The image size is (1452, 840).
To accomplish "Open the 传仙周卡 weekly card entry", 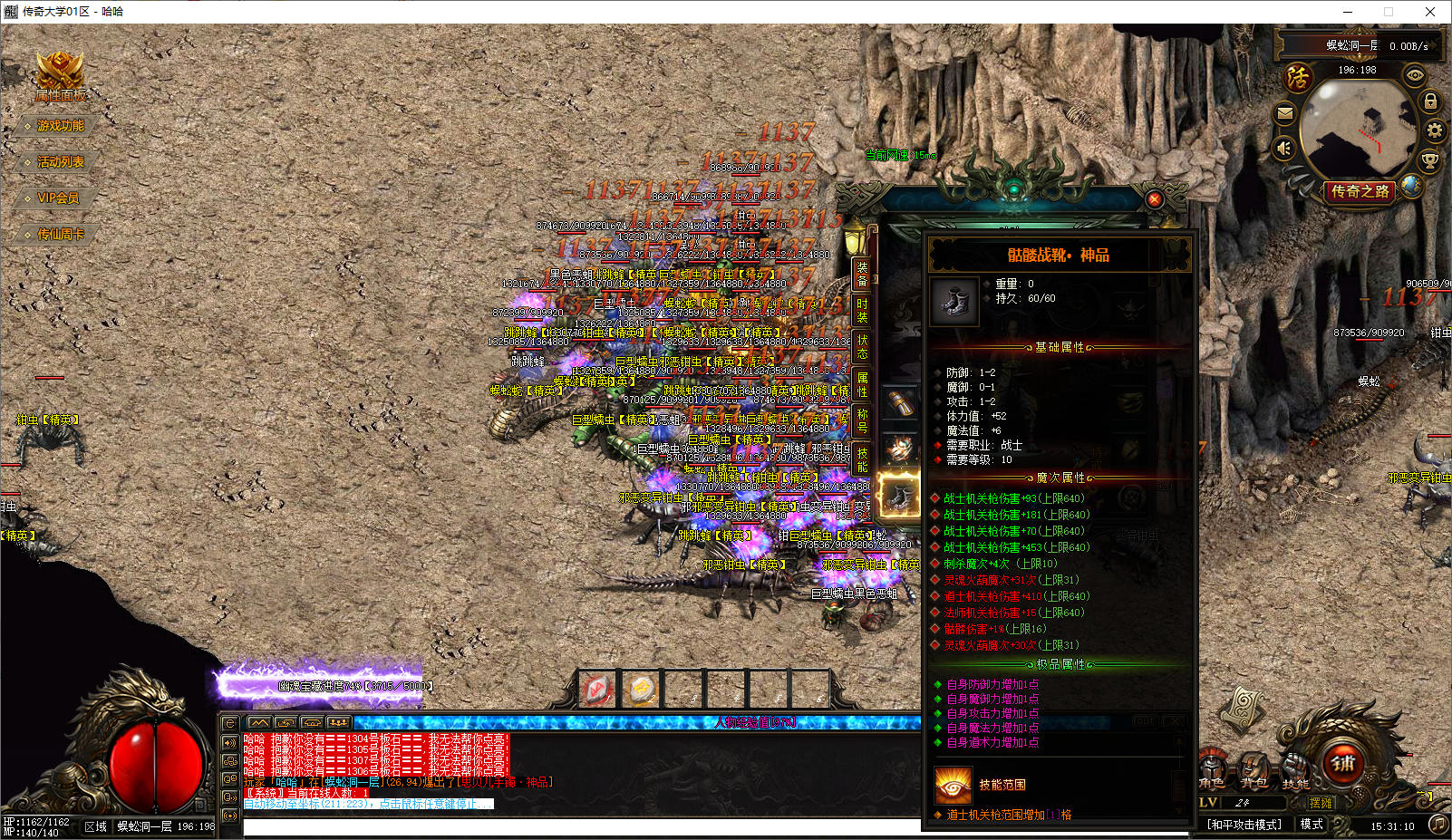I will coord(60,235).
